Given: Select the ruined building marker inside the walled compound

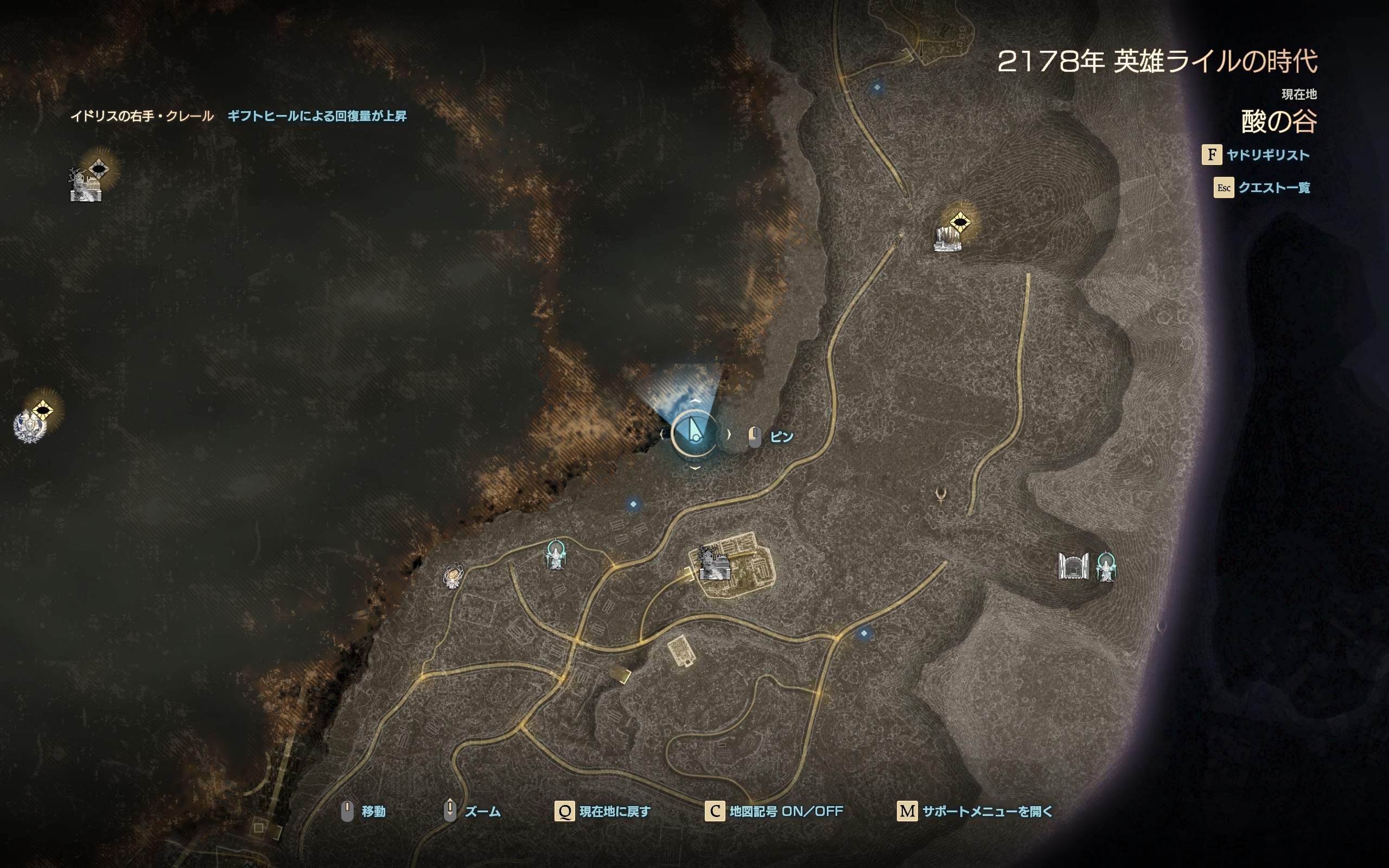Looking at the screenshot, I should tap(714, 564).
